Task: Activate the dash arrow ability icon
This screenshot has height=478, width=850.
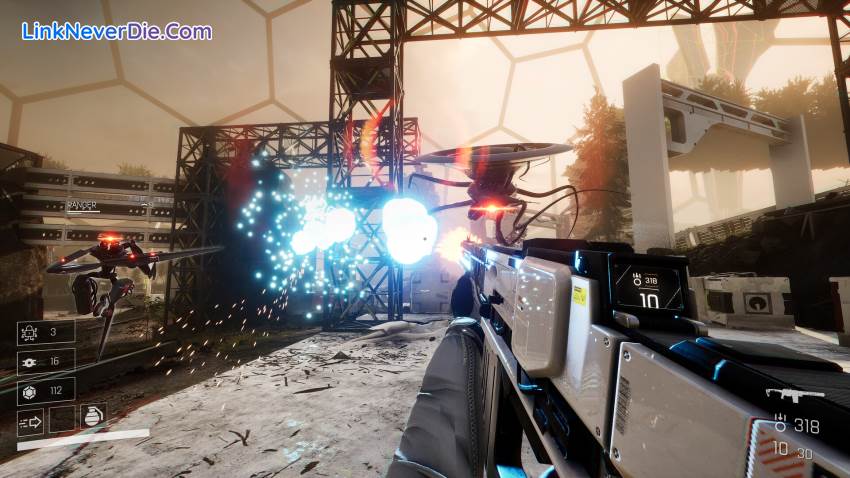Action: click(x=30, y=421)
